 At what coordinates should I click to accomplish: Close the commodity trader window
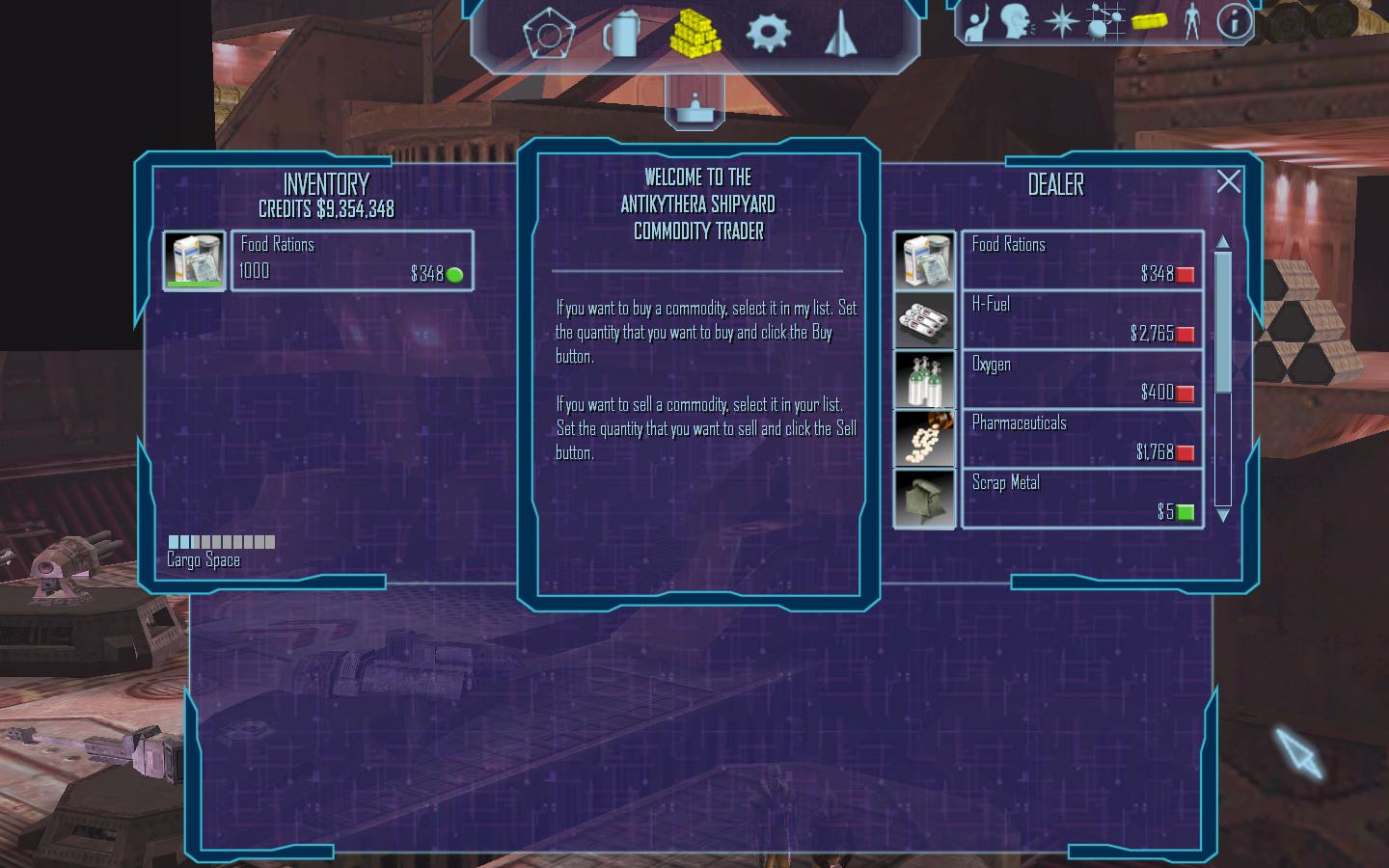(x=1228, y=181)
